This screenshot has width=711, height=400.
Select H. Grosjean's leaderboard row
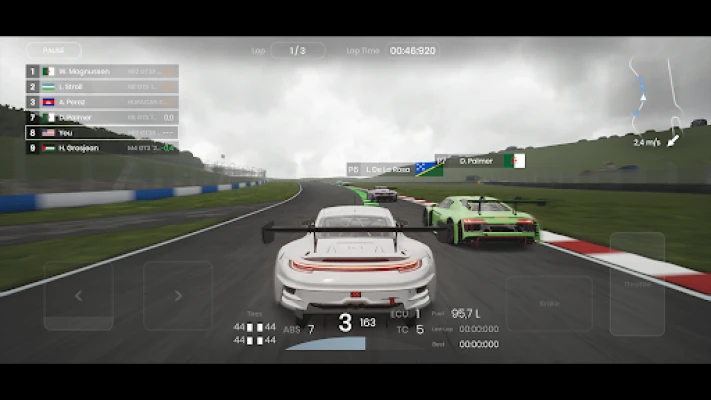tap(102, 147)
